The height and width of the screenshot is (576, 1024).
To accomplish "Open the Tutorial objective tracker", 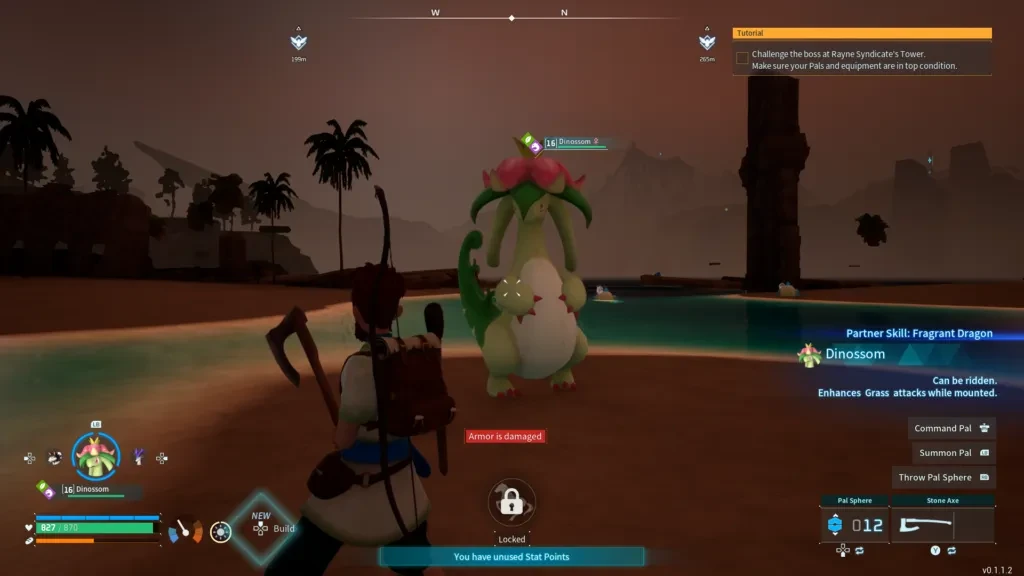I will tap(861, 33).
